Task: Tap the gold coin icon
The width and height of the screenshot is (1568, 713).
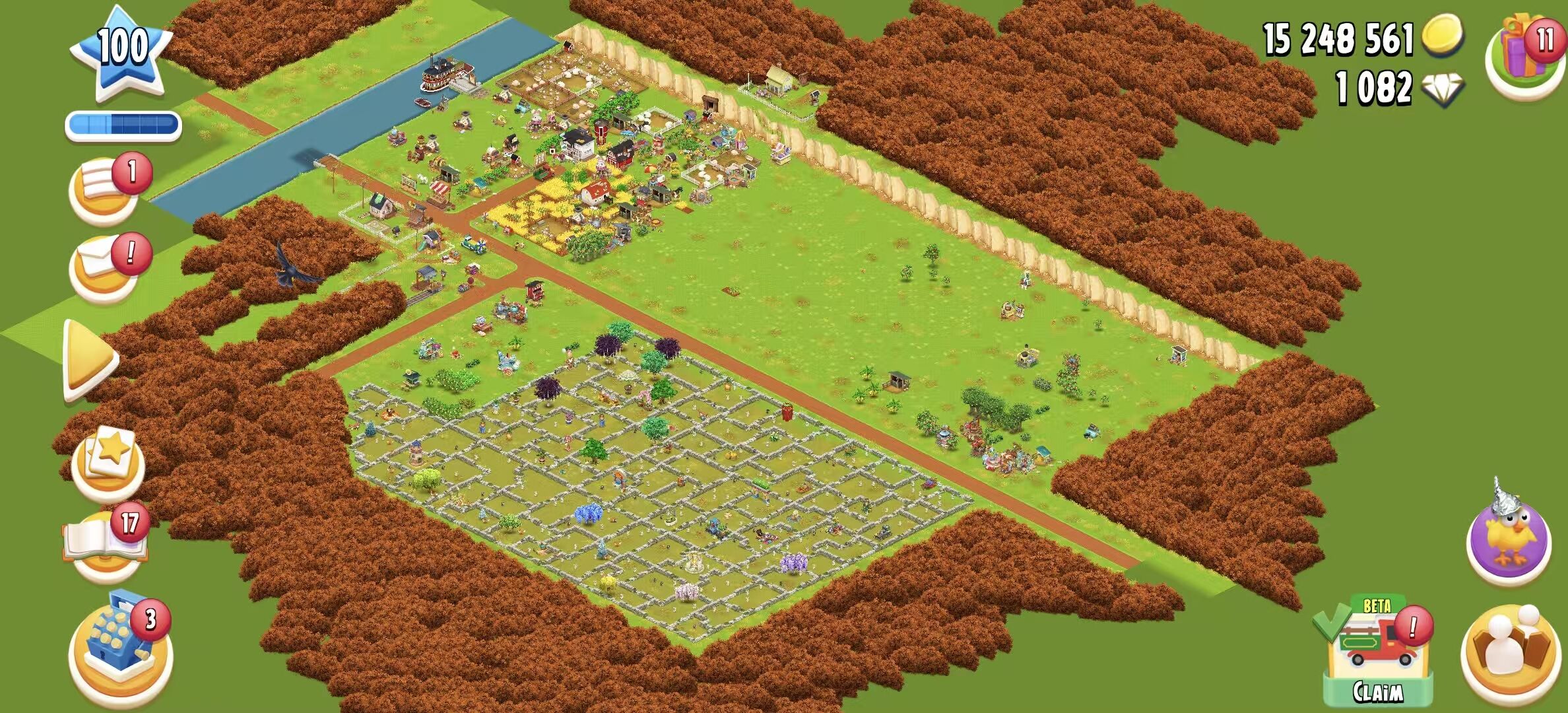Action: click(1441, 36)
